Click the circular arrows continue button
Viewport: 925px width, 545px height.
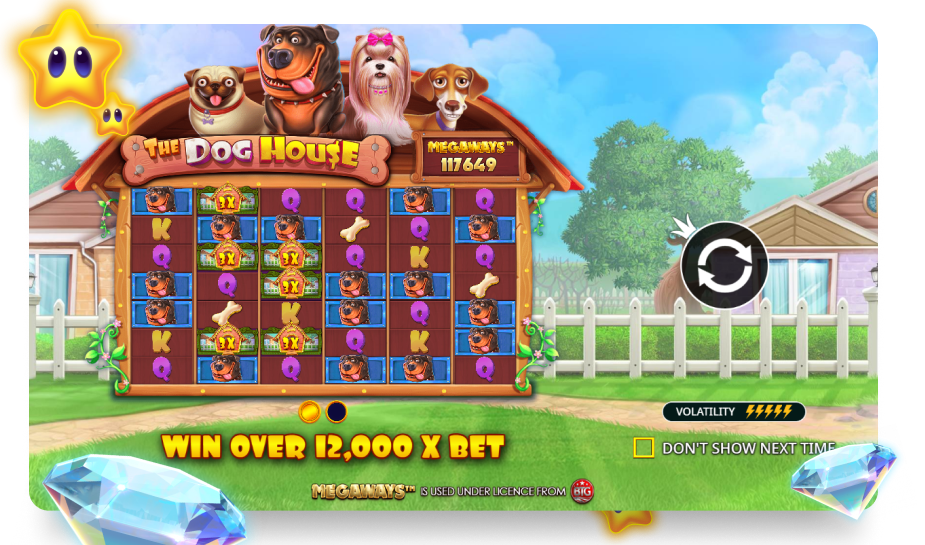pos(724,265)
